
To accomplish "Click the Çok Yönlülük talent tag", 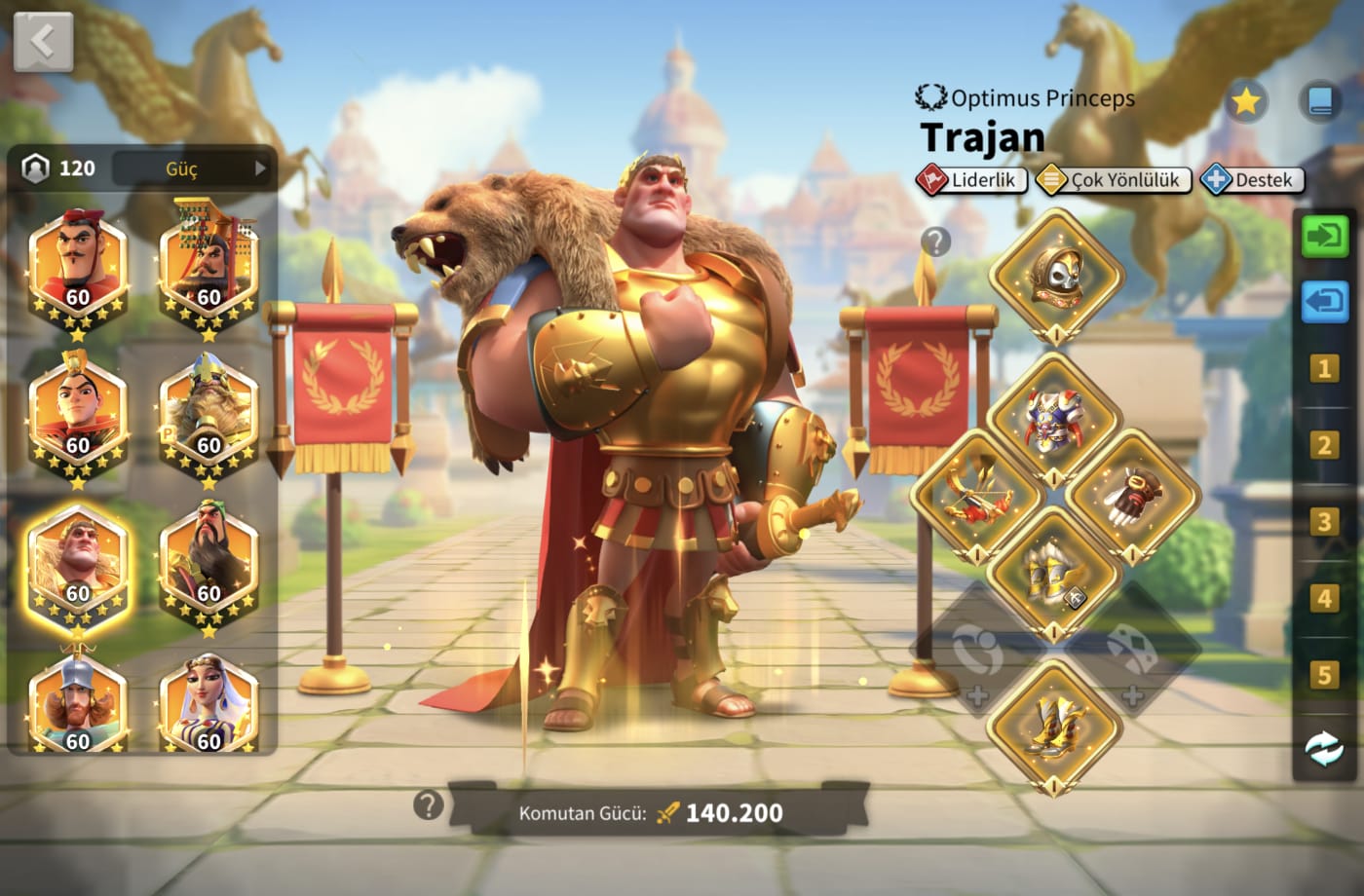I will 1113,180.
